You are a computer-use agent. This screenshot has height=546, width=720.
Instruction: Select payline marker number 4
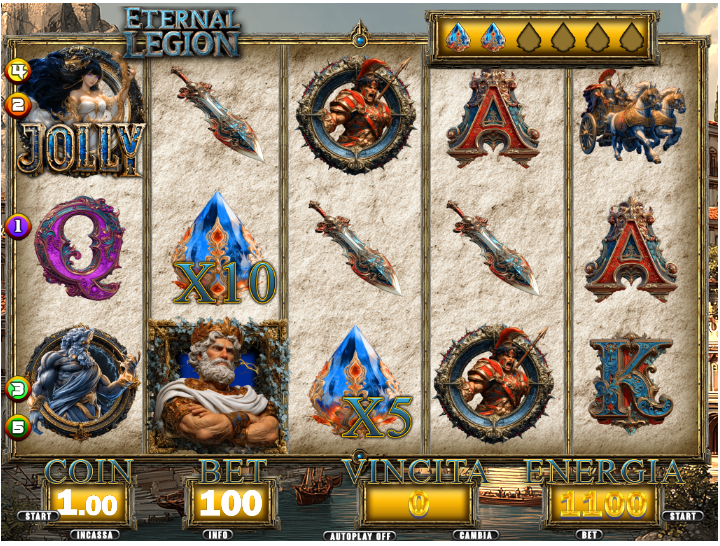(17, 71)
